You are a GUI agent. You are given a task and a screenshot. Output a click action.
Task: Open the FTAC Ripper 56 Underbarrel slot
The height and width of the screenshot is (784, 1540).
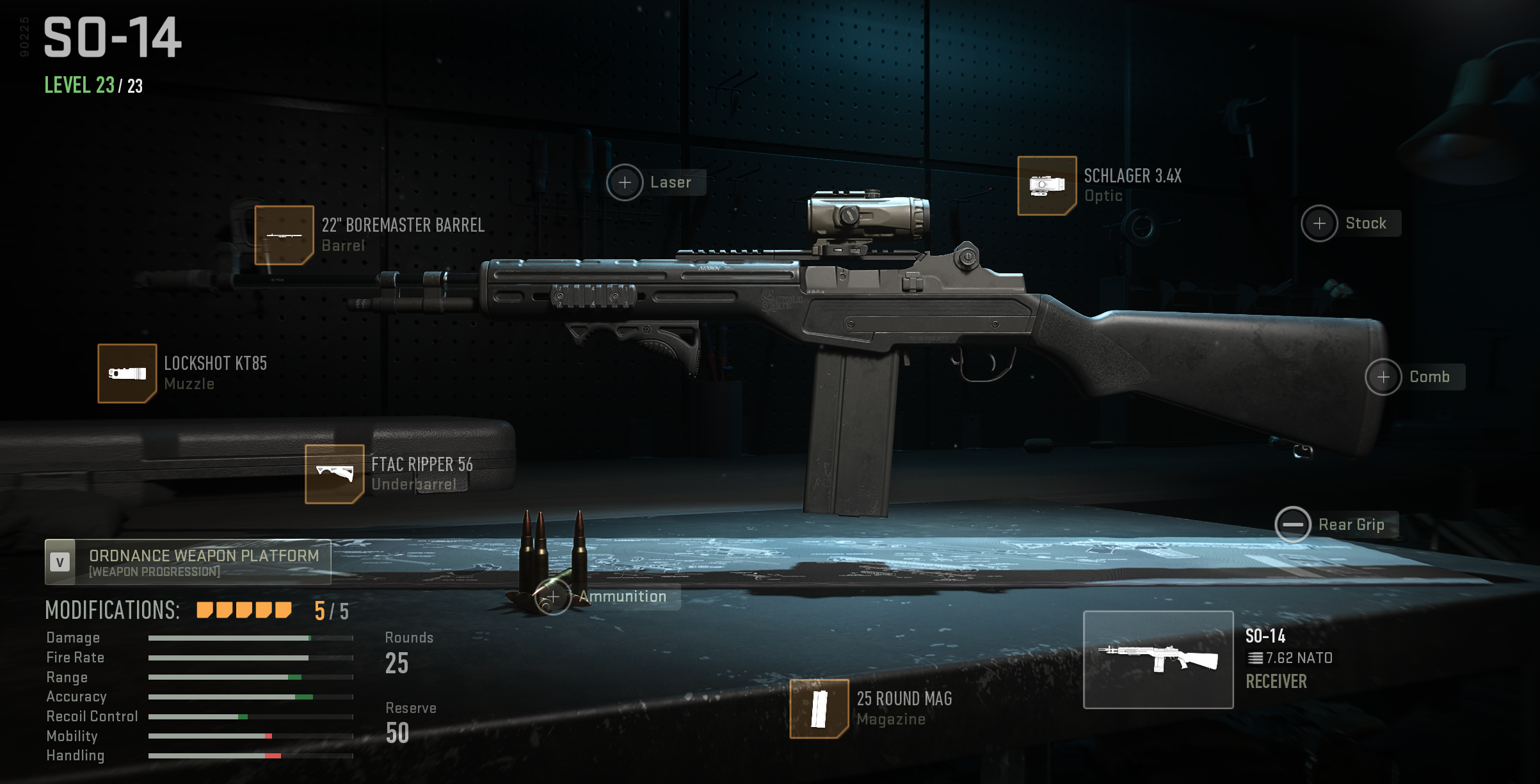click(x=334, y=474)
